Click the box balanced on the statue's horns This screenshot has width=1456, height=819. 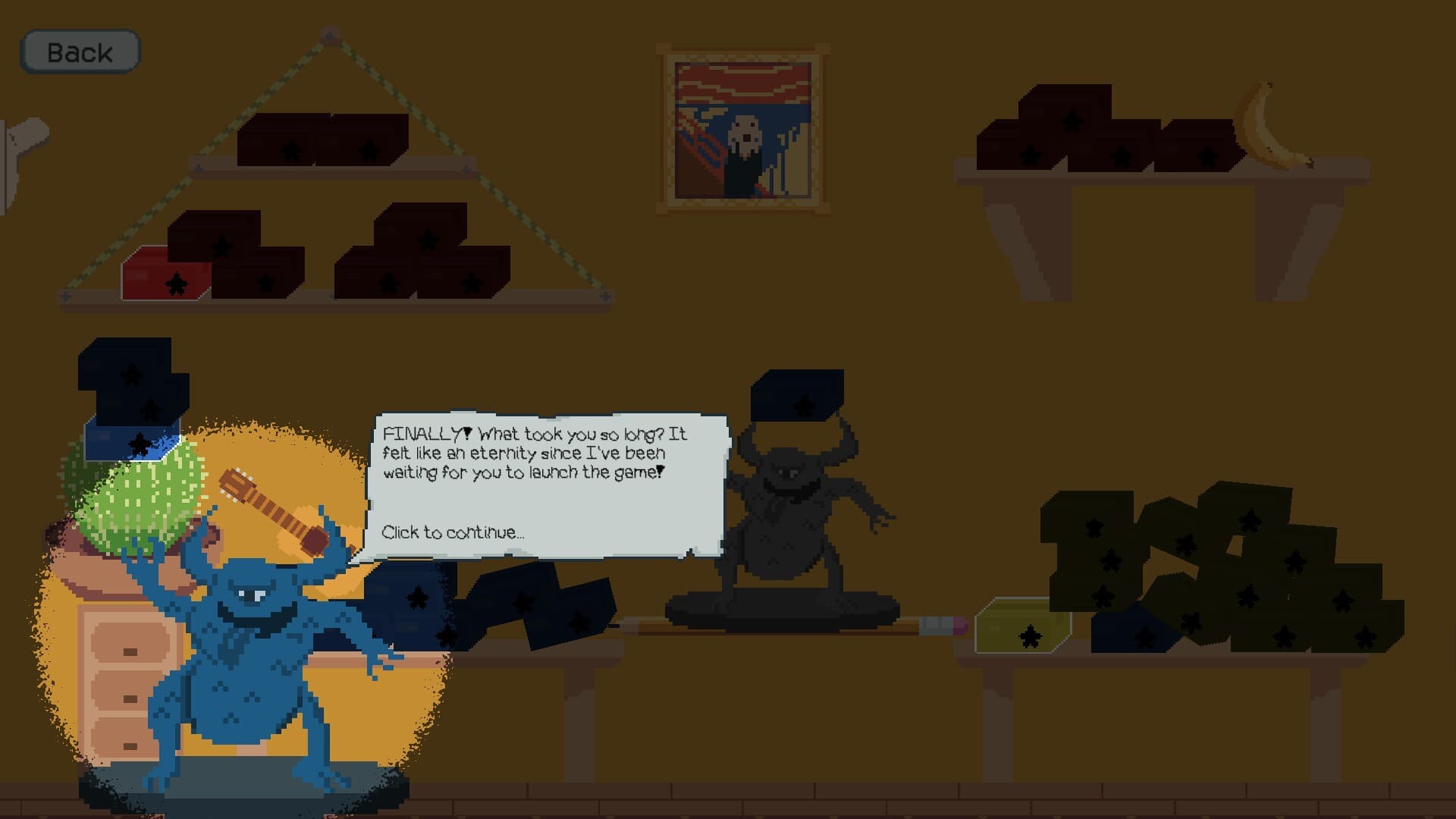pos(796,398)
